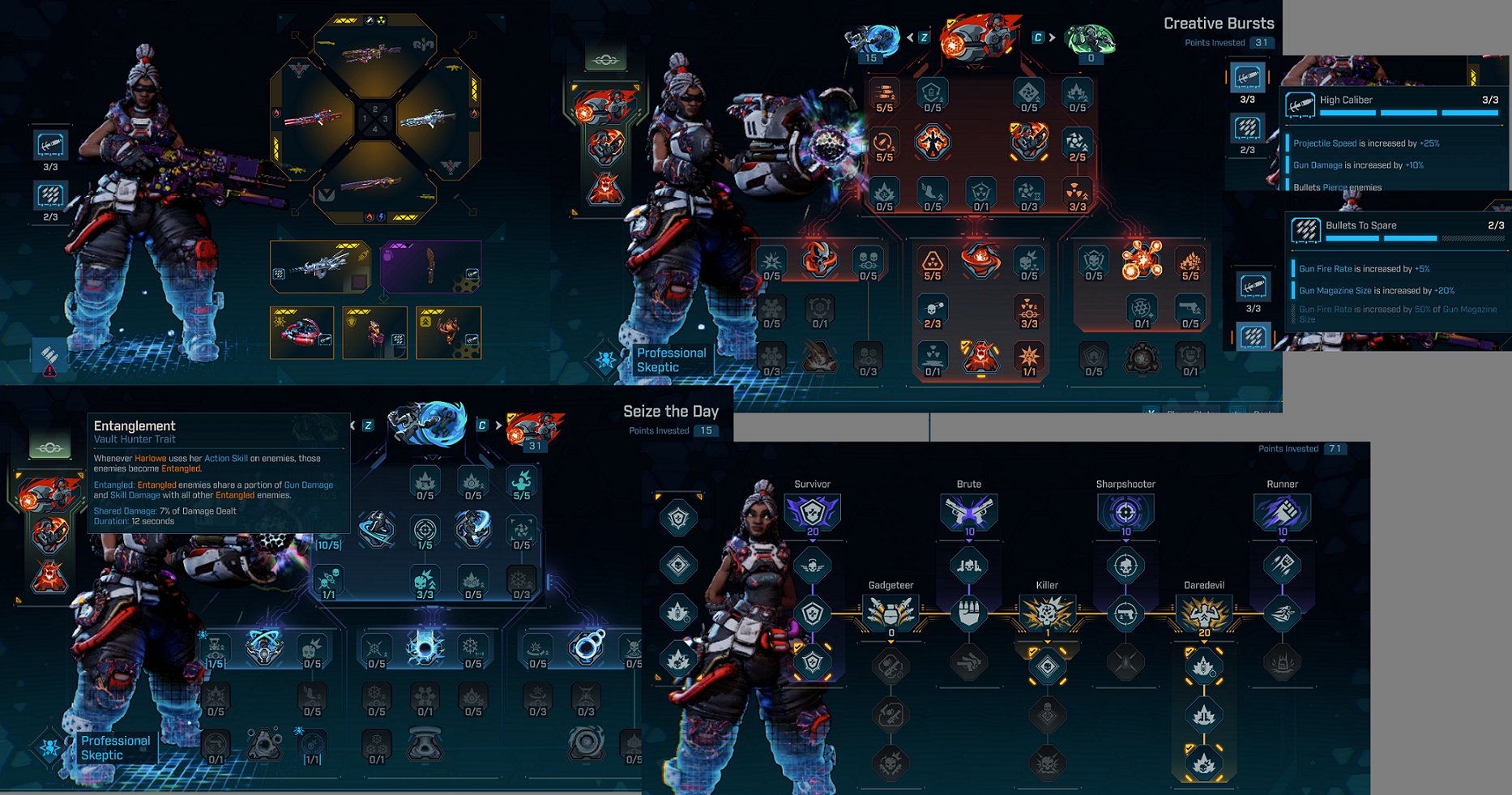1512x795 pixels.
Task: Select the radiation triangle skill at 5/5
Action: [933, 261]
